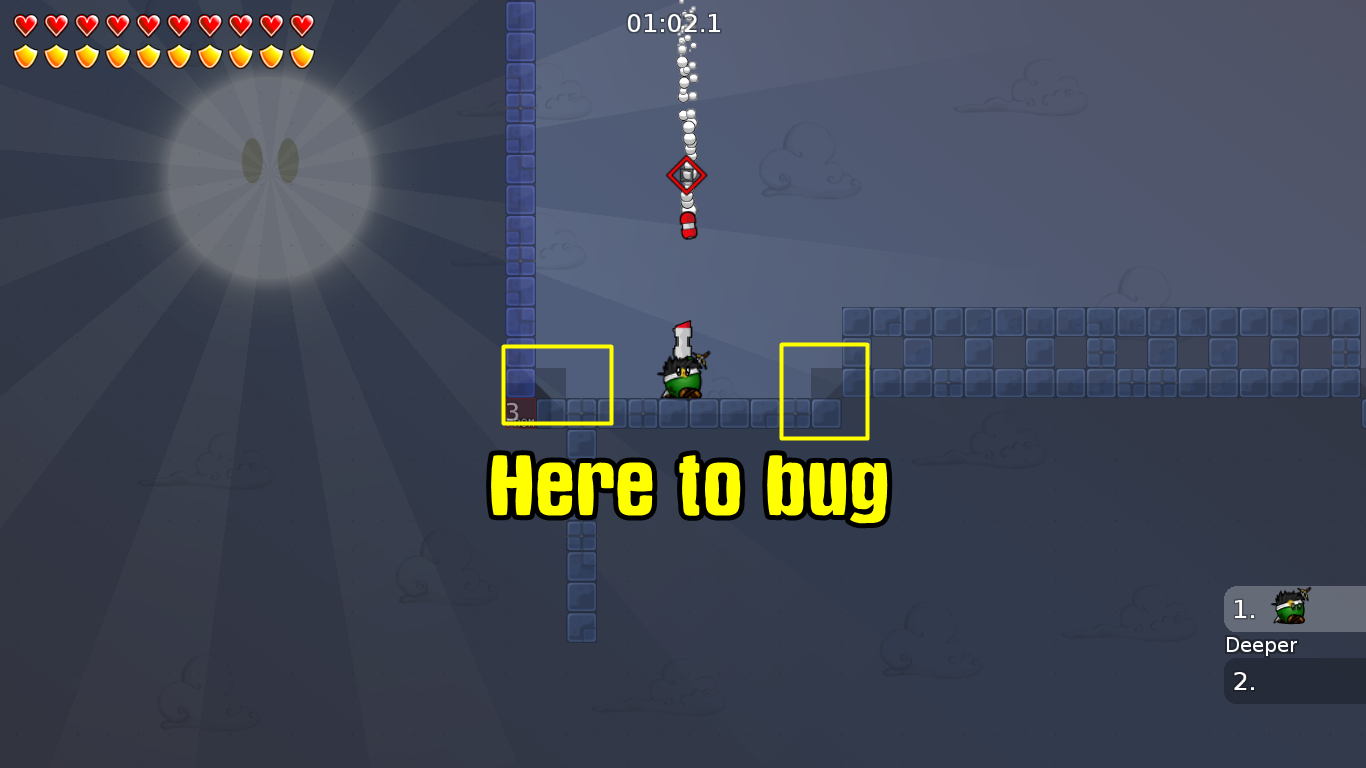Click the Deeper player name label
Screen dimensions: 1366x768
(1261, 645)
